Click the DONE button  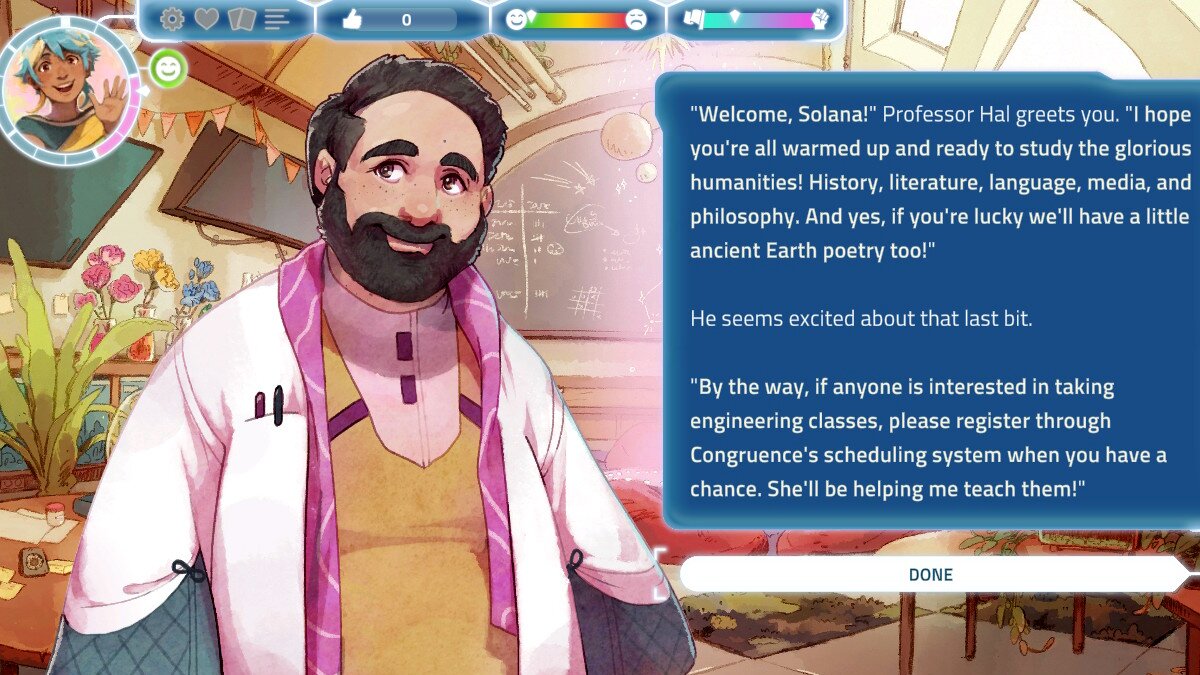click(930, 575)
